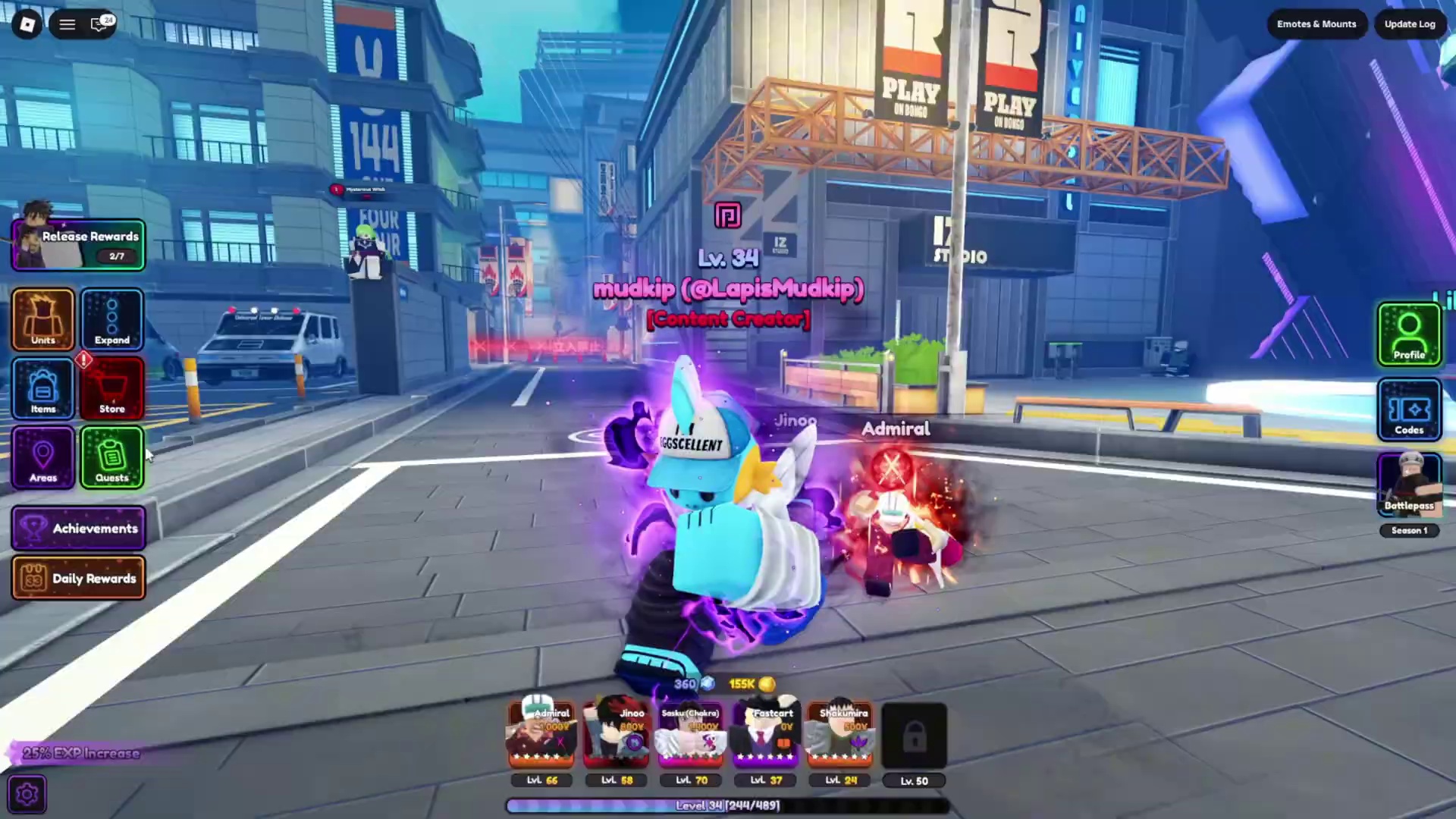Open the Store

coord(112,388)
